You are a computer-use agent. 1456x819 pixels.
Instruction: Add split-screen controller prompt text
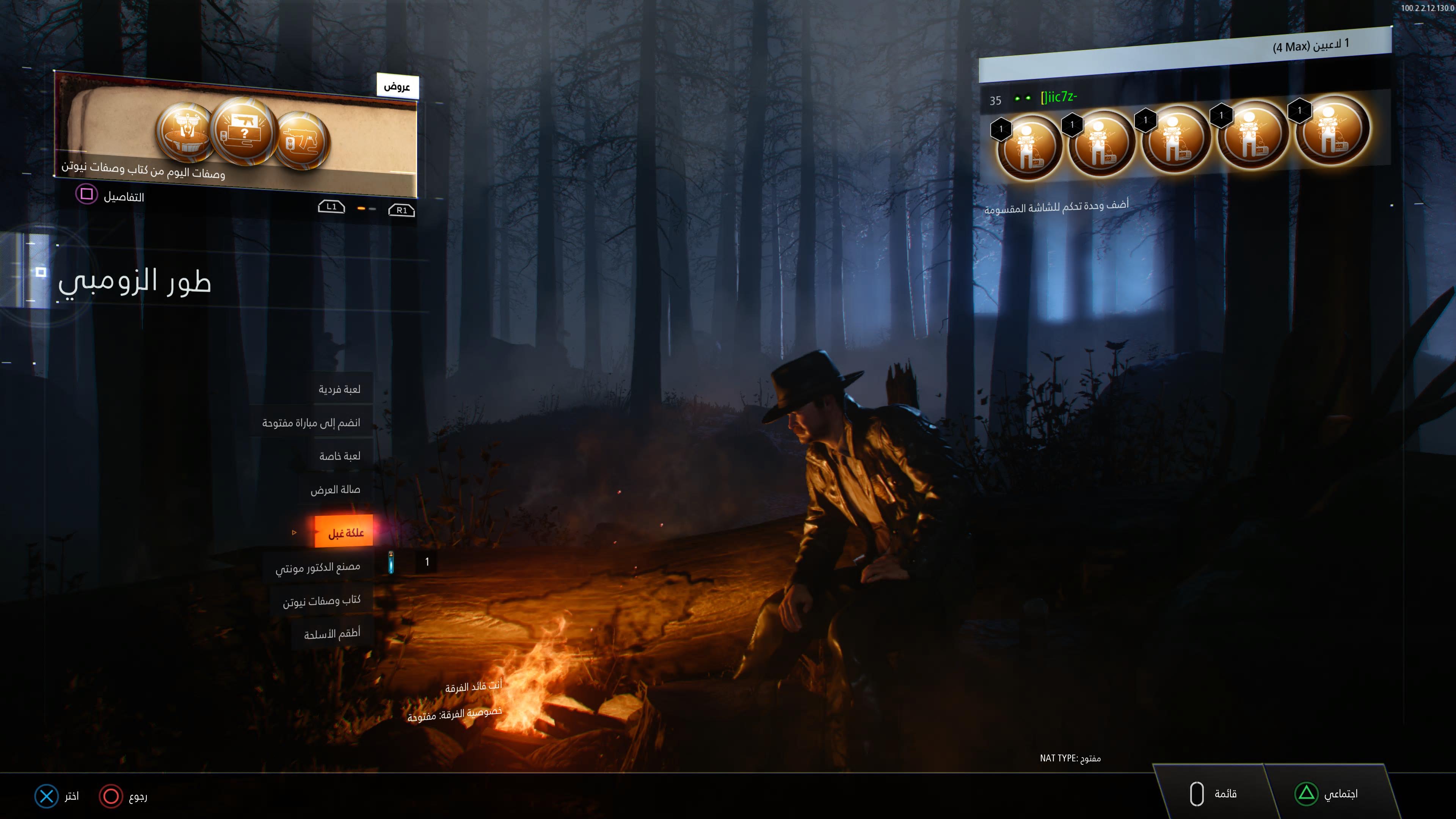point(1056,206)
